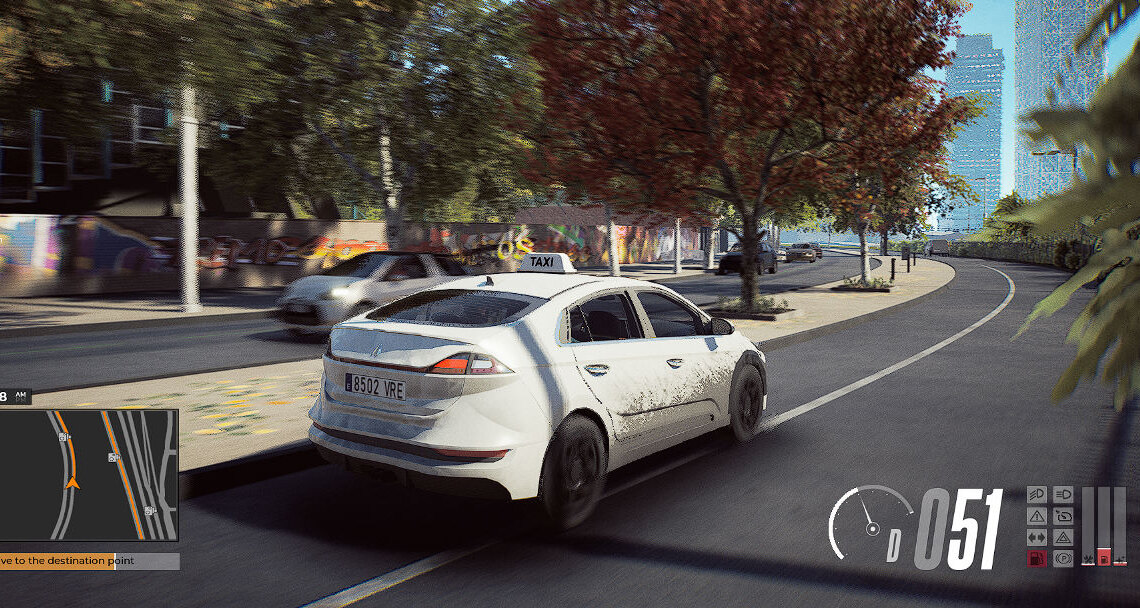Click the exclamation warning triangle indicator
This screenshot has height=608, width=1140.
pyautogui.click(x=1037, y=516)
